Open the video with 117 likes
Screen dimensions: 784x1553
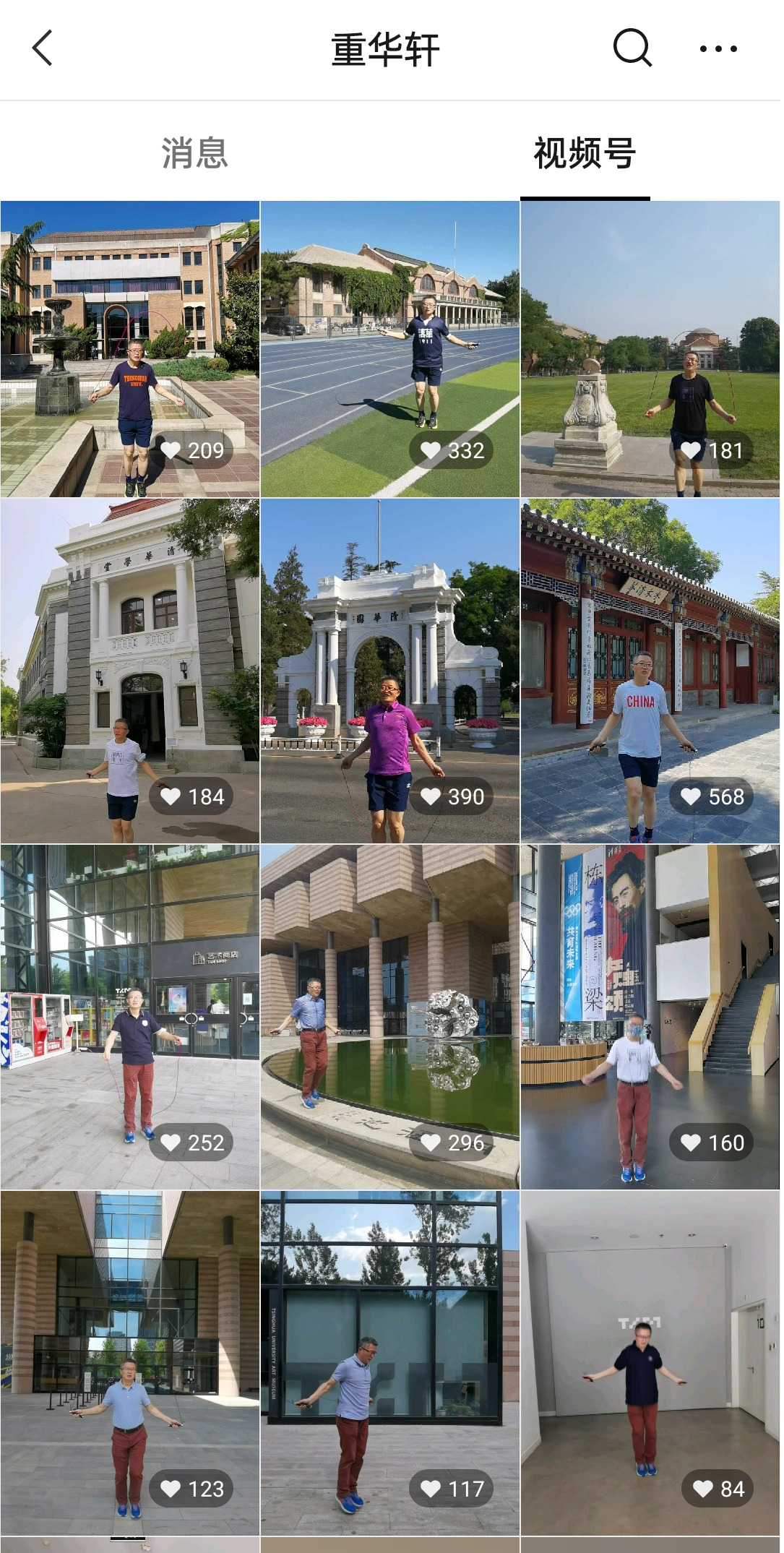390,1363
